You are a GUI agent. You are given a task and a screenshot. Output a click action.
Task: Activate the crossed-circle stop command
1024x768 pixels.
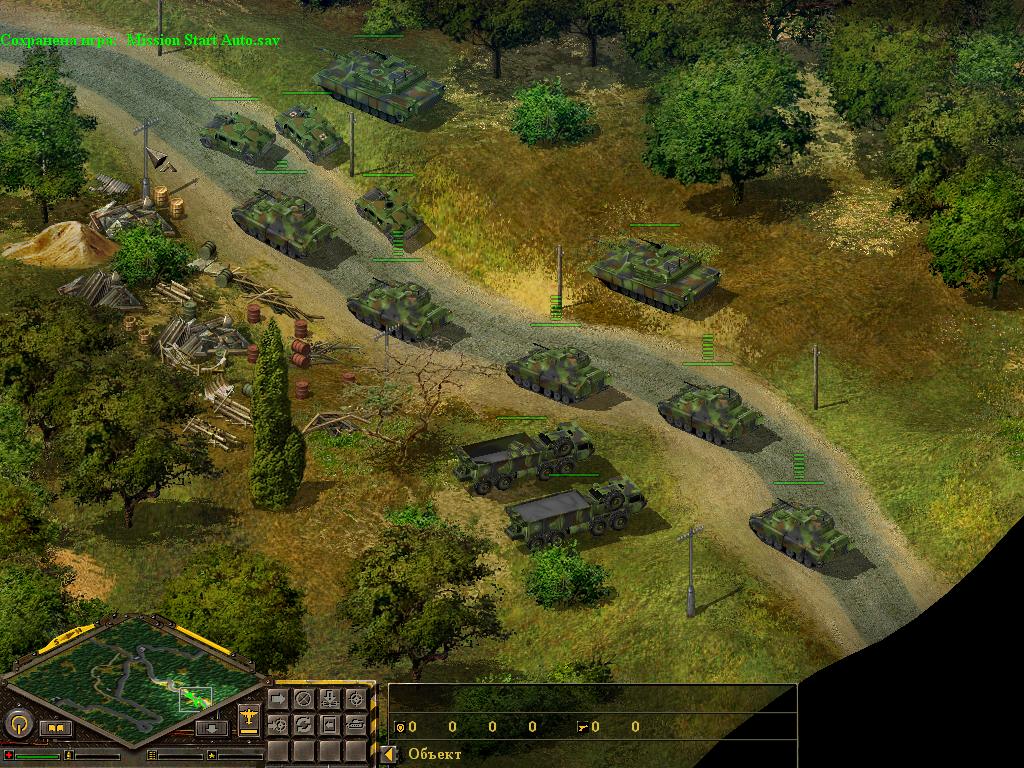[303, 699]
